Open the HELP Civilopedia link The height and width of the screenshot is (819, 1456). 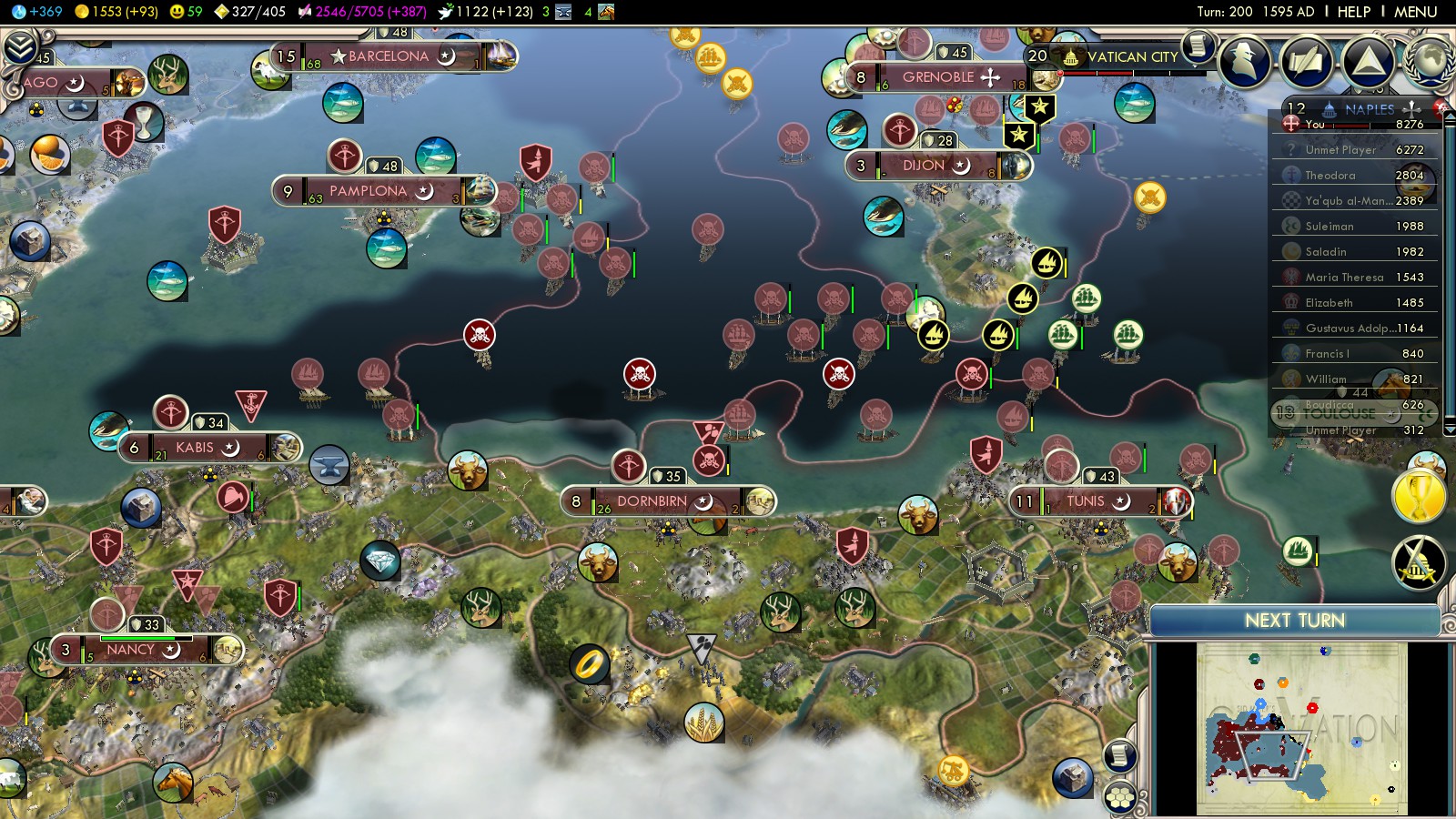tap(1353, 12)
